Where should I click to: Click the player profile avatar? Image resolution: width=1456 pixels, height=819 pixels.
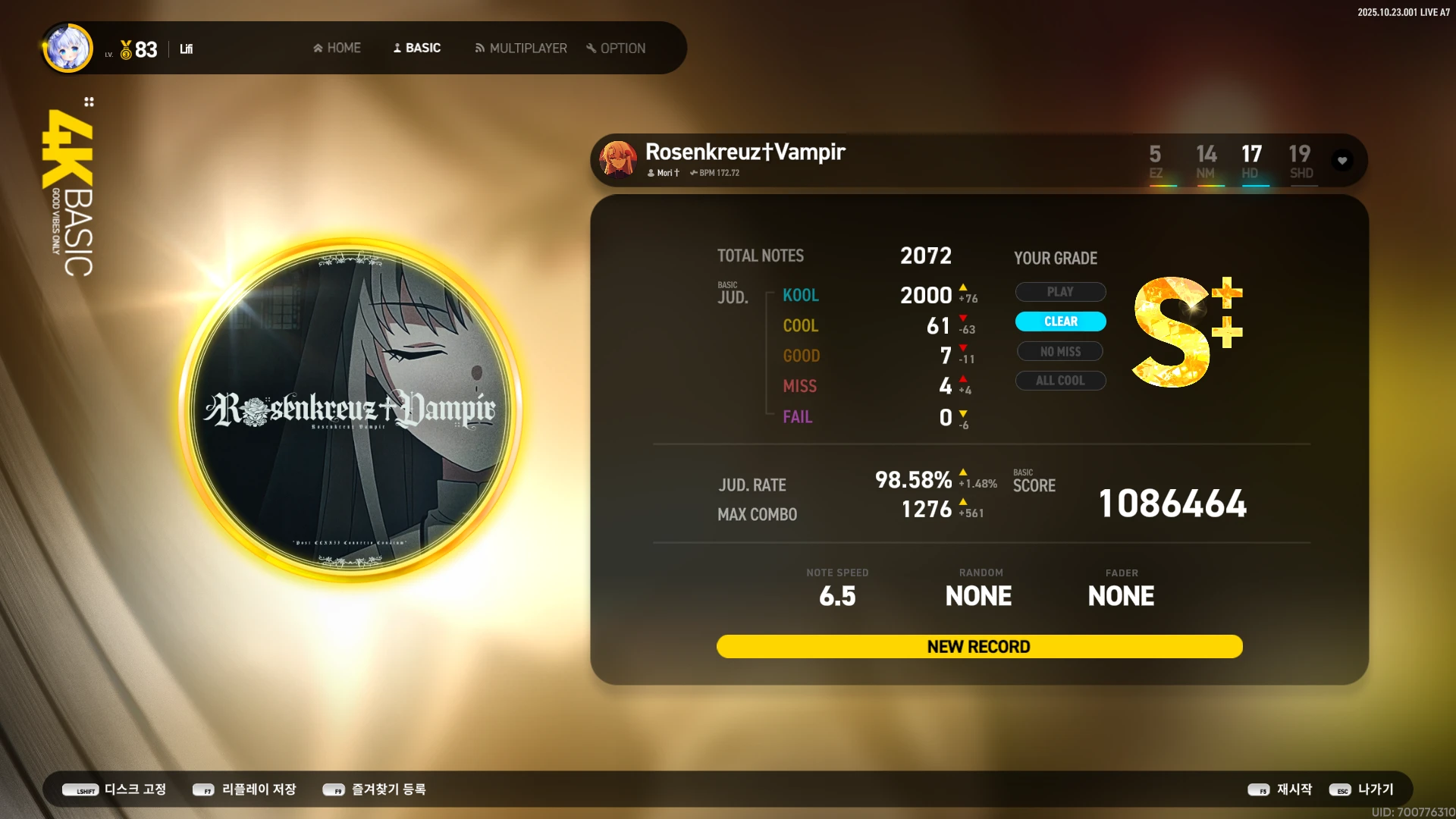click(x=68, y=49)
